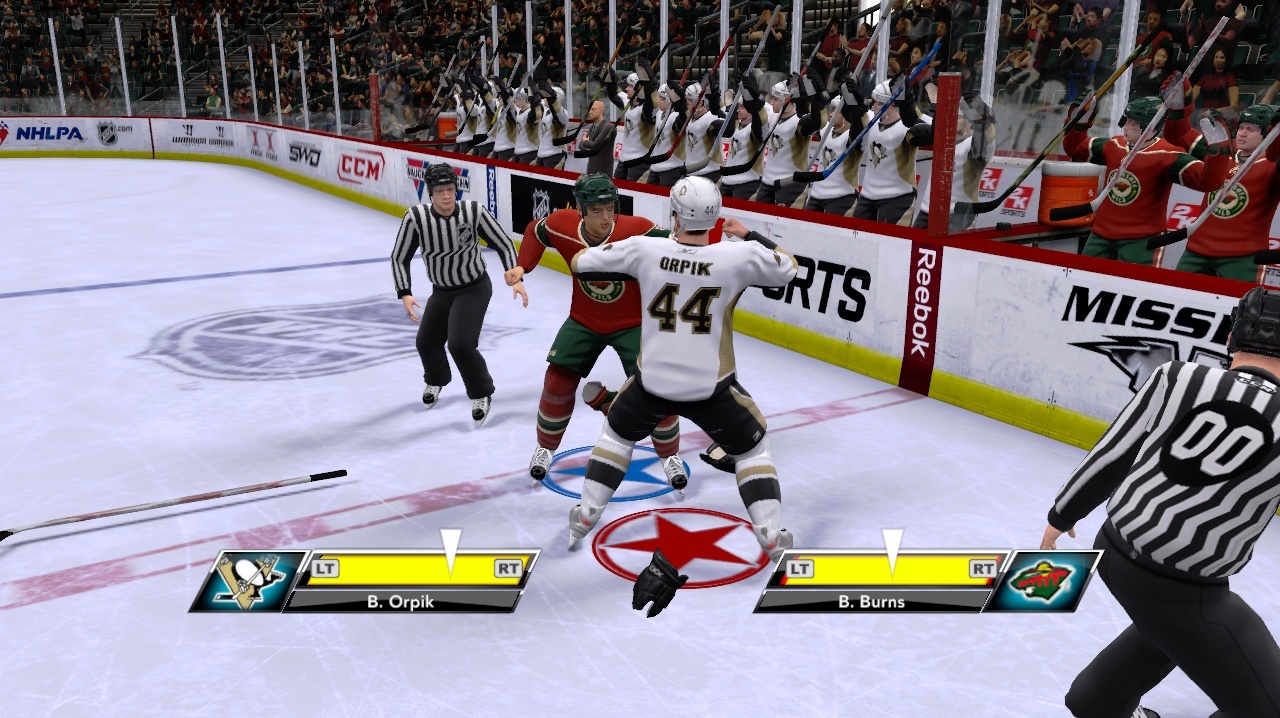Click the Minnesota Wild team logo
The width and height of the screenshot is (1280, 718).
1042,580
